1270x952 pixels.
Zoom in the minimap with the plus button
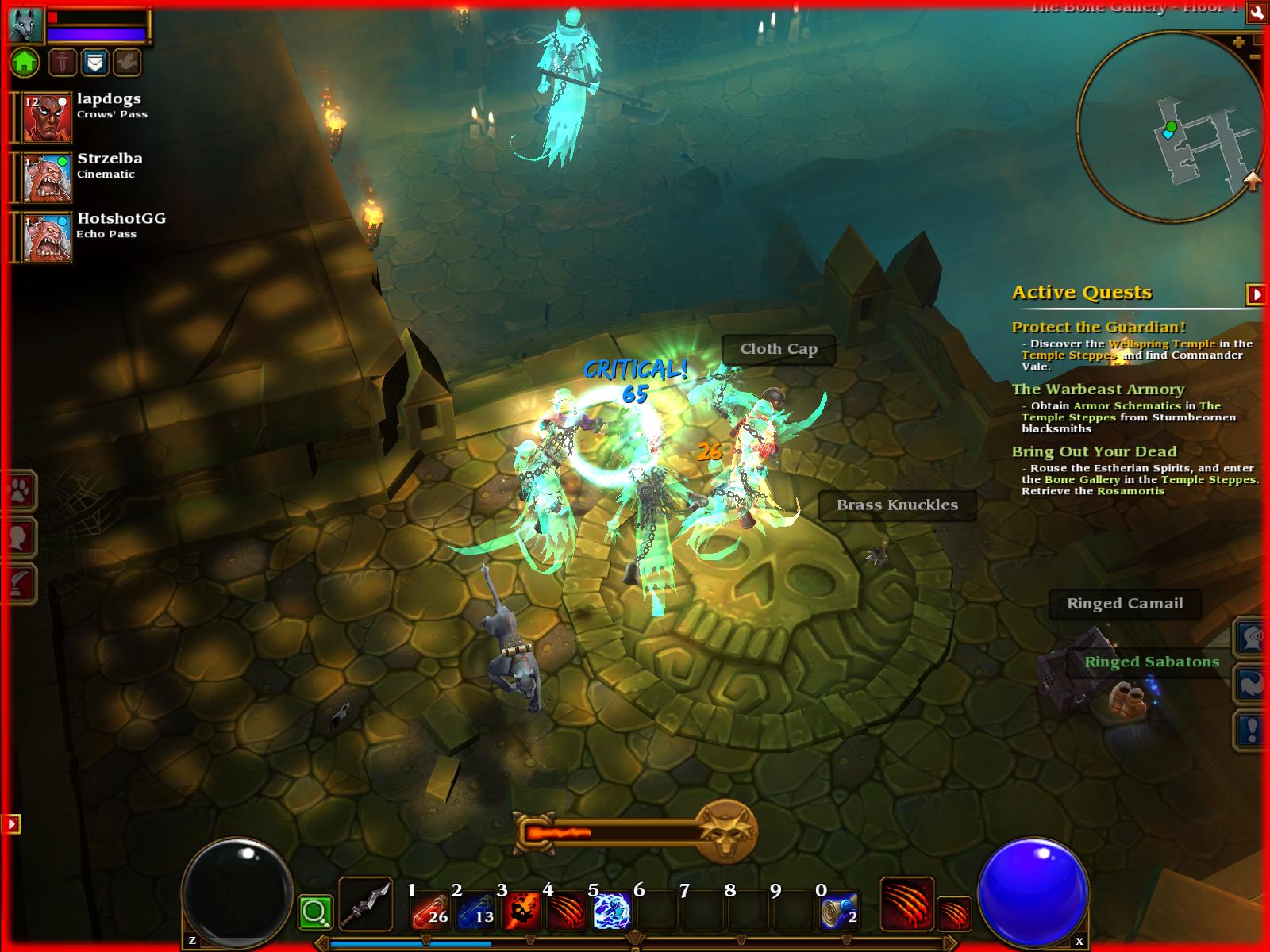[x=1238, y=43]
